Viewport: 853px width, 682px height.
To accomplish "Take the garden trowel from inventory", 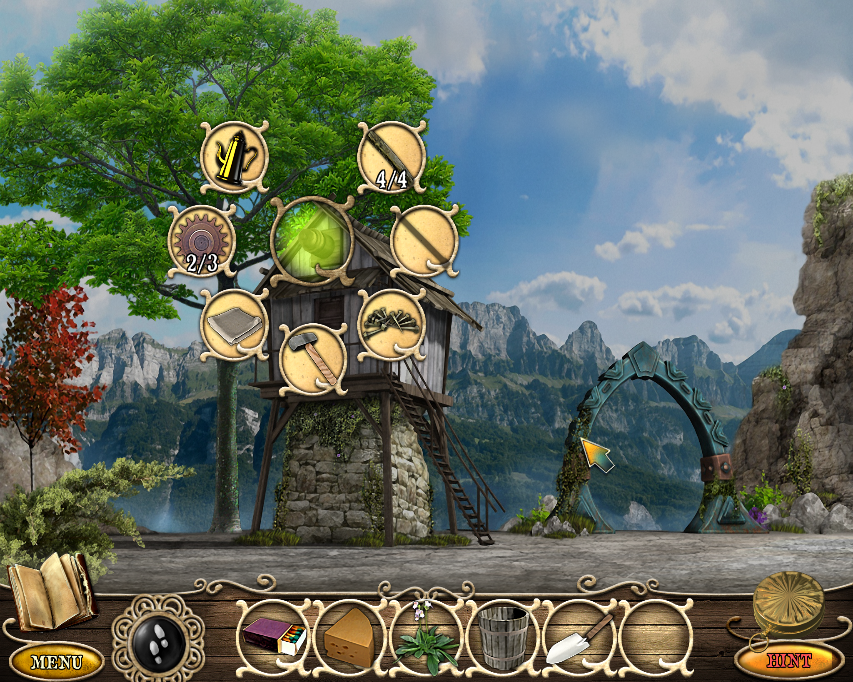I will click(x=579, y=636).
